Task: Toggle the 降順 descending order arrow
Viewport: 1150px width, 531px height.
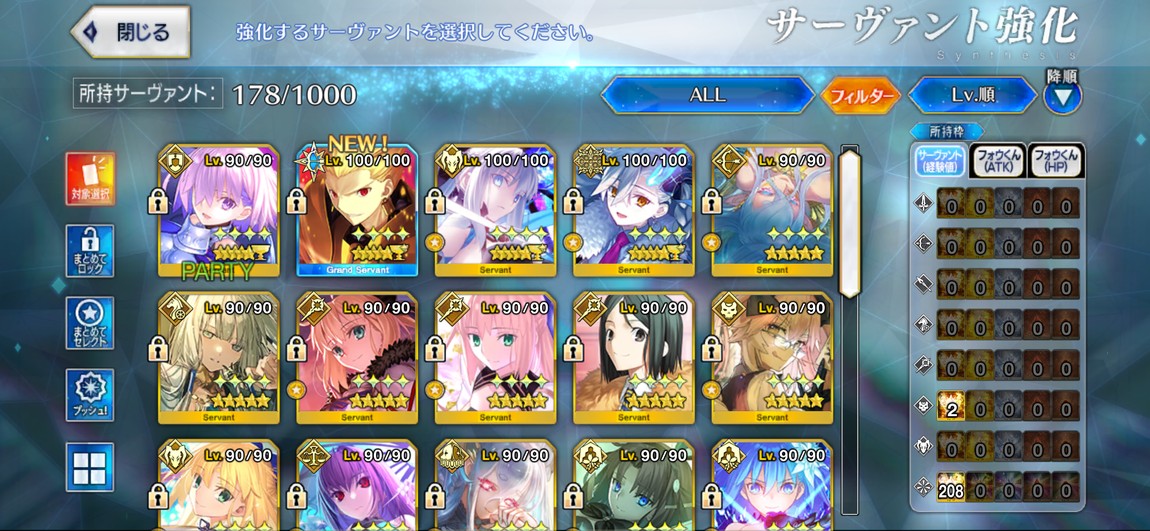Action: point(1062,97)
